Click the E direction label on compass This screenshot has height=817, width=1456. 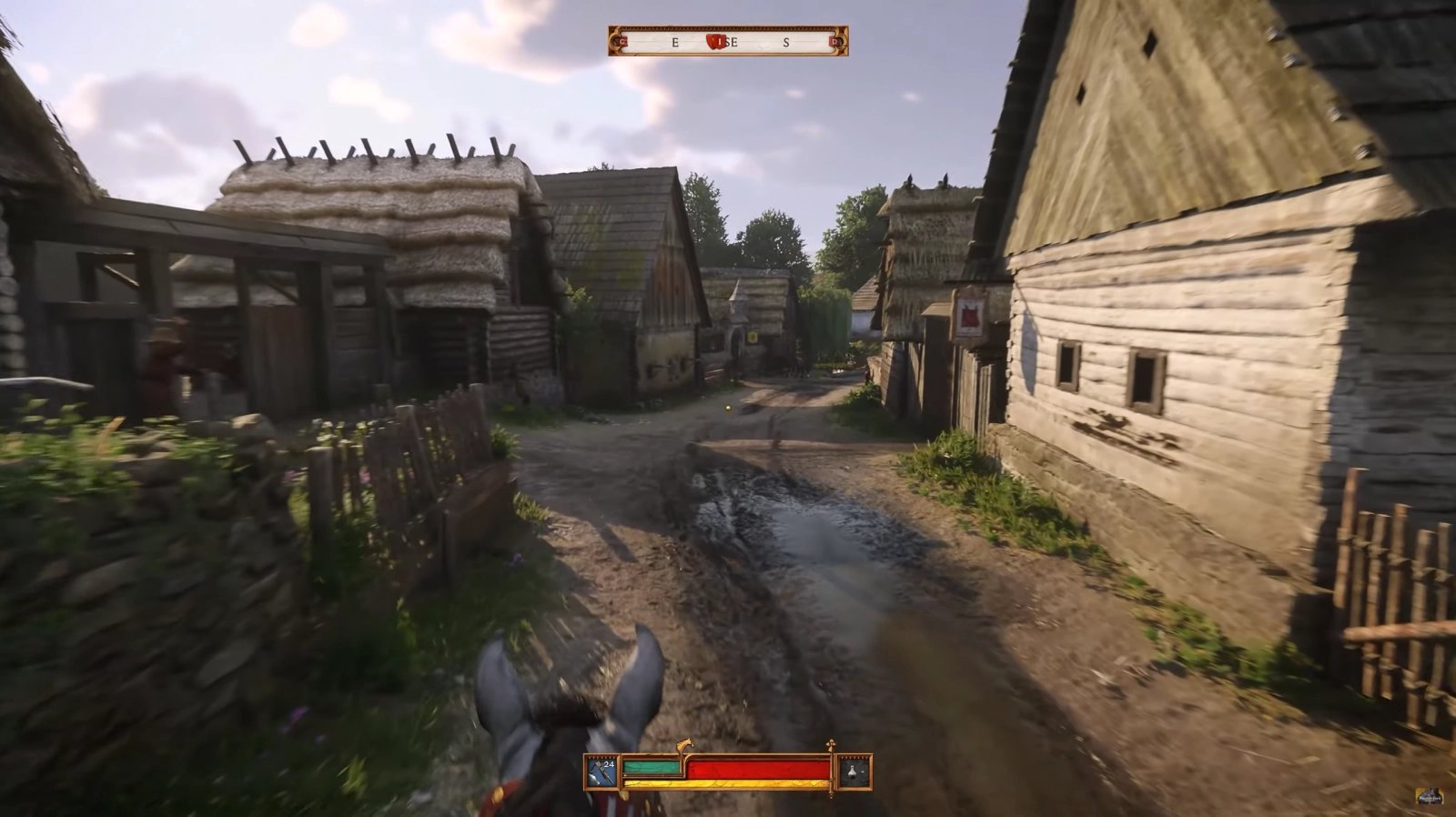click(675, 42)
